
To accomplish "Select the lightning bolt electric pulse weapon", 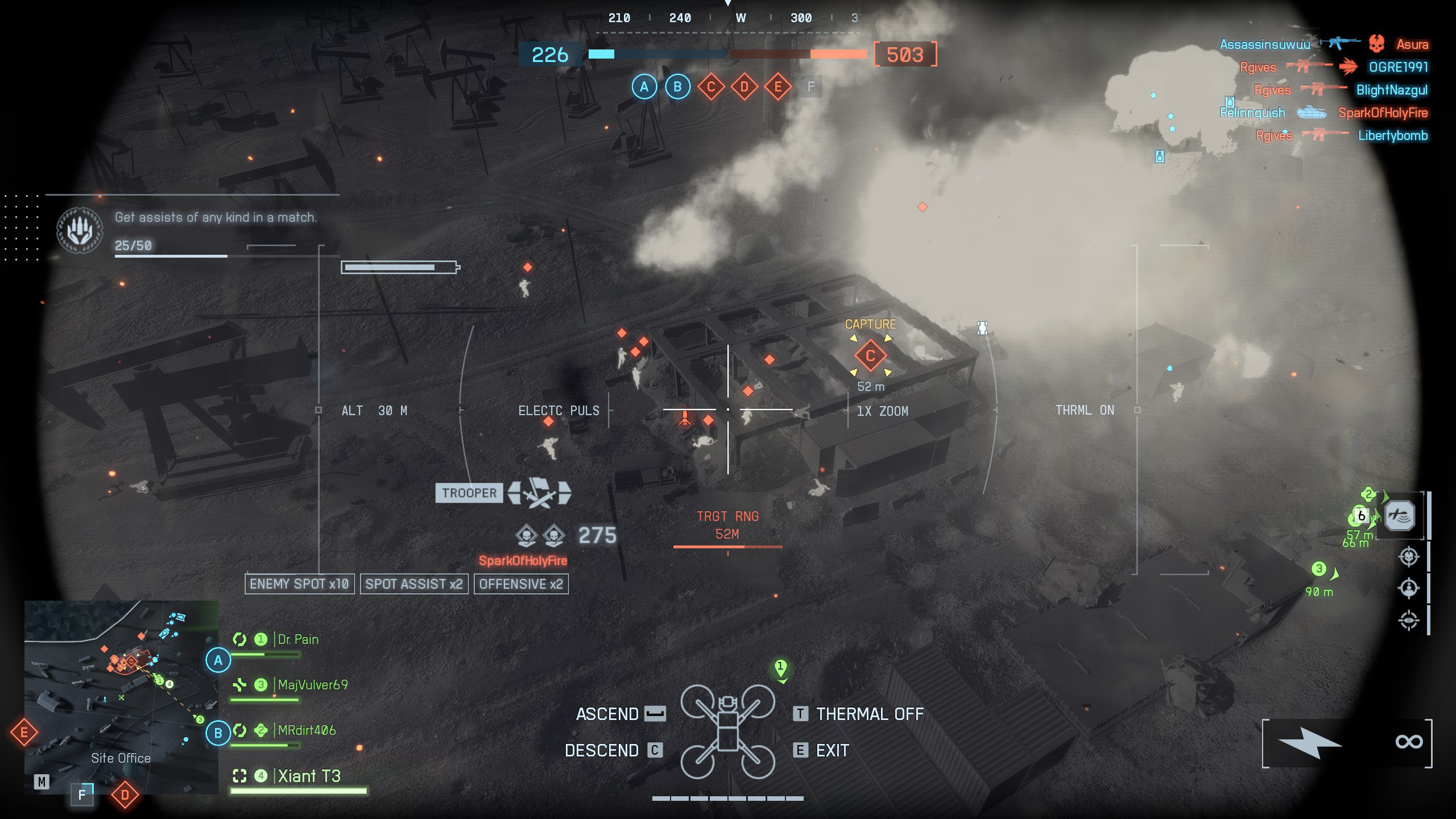I will click(1310, 742).
